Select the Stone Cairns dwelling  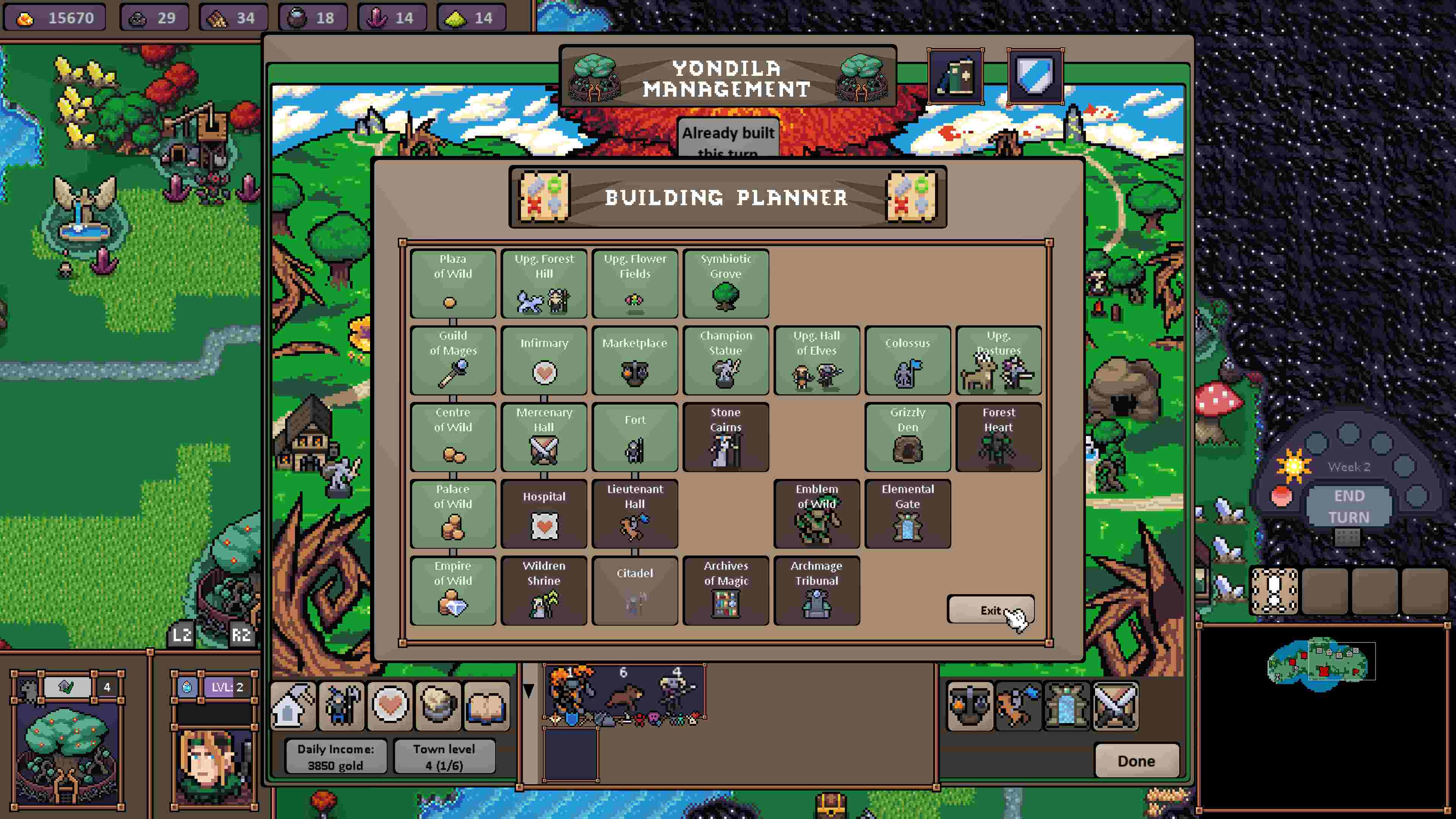pos(726,436)
